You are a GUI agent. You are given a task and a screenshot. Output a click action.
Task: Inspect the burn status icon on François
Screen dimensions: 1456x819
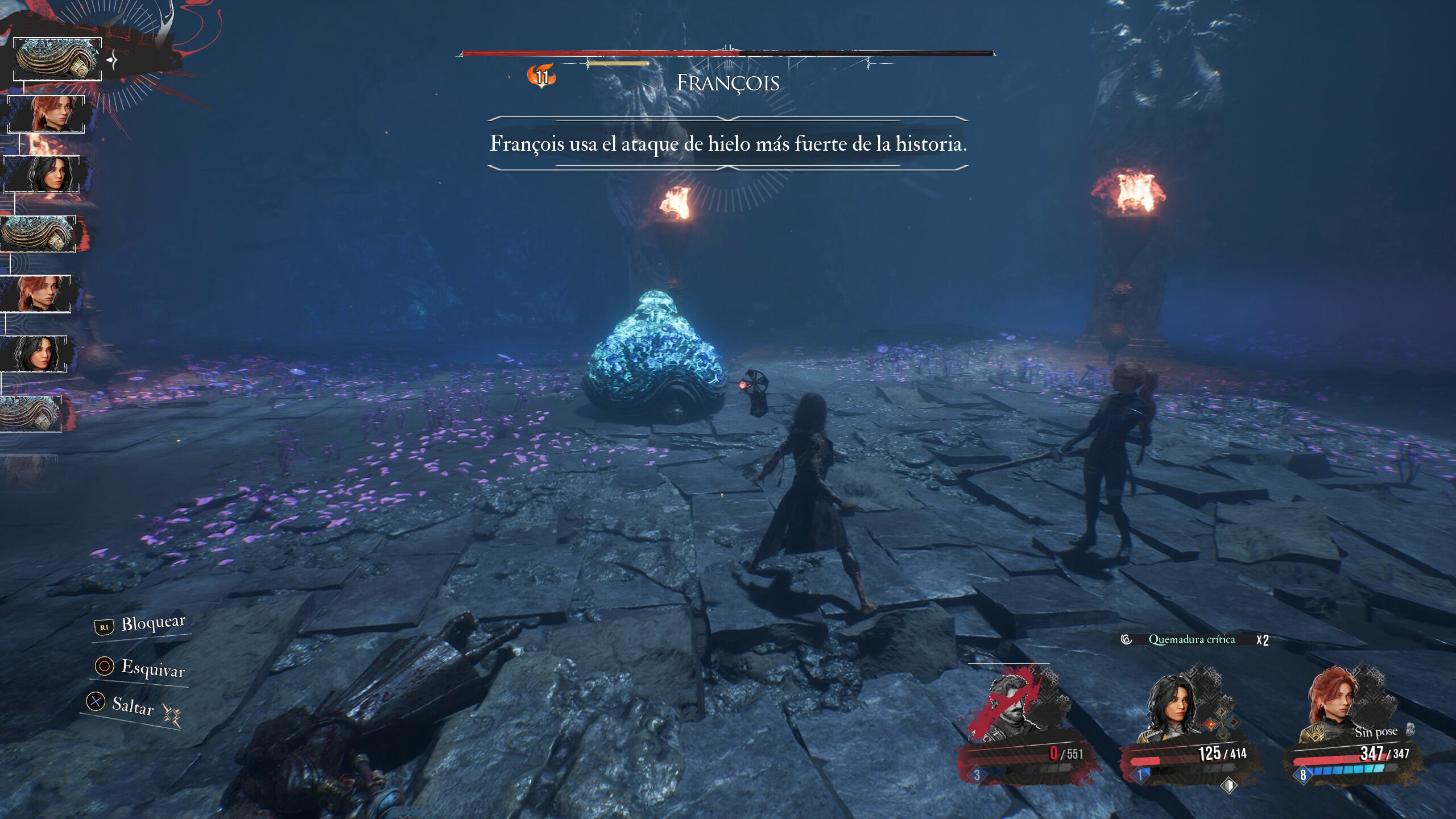click(541, 76)
